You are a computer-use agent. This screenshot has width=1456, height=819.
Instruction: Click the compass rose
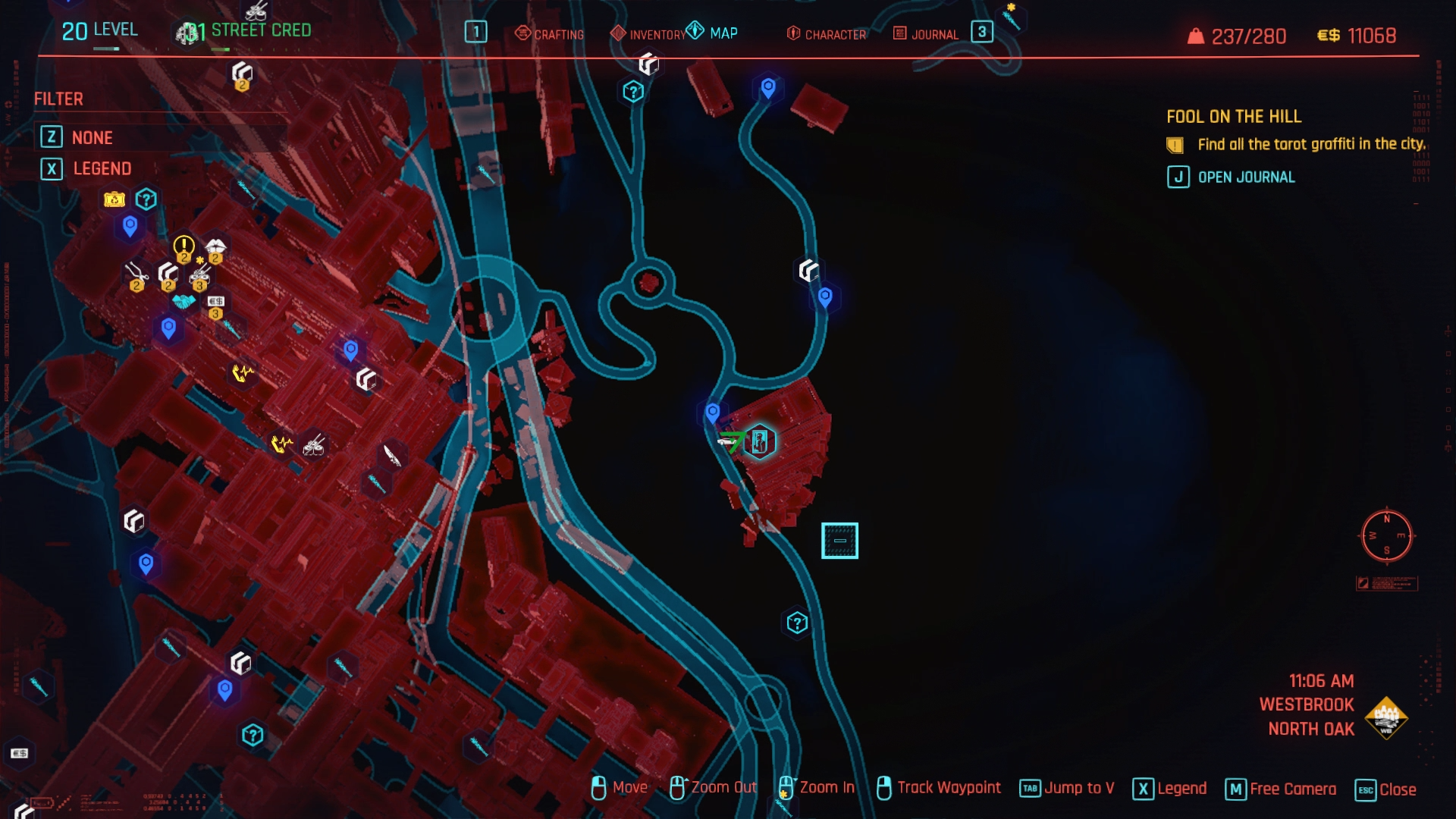[1386, 535]
